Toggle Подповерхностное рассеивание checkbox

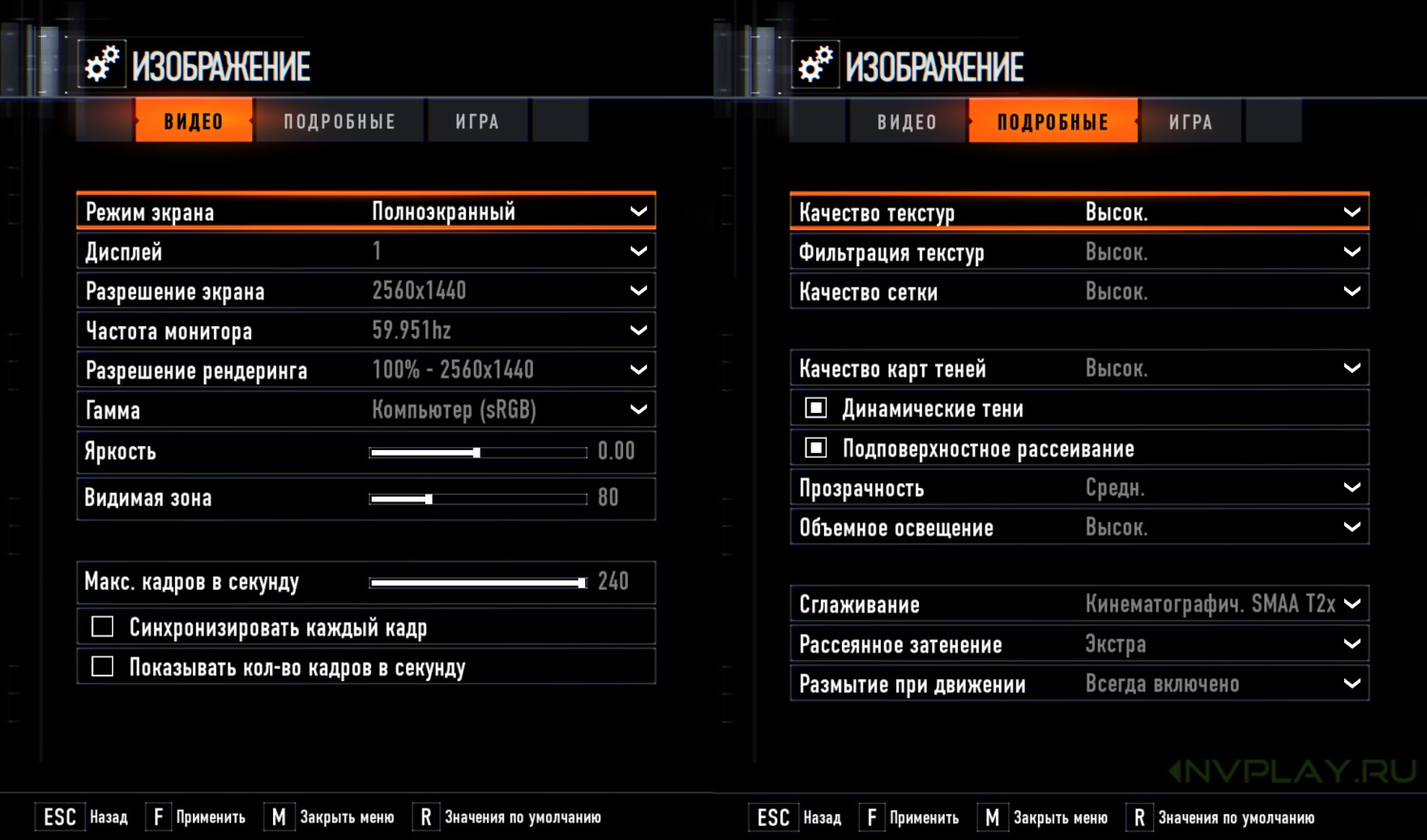point(816,448)
